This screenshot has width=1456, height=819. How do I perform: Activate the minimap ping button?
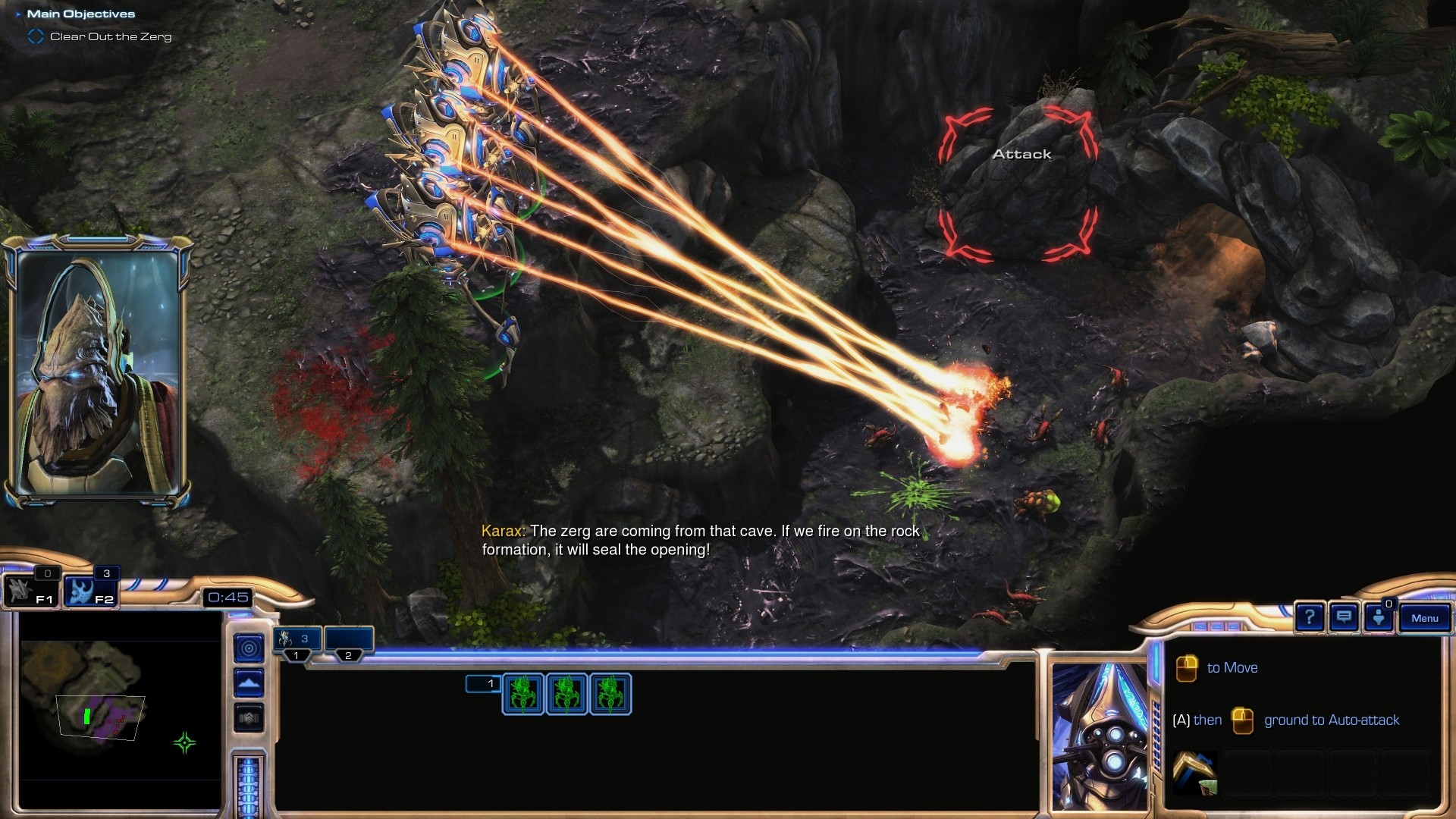click(x=249, y=648)
